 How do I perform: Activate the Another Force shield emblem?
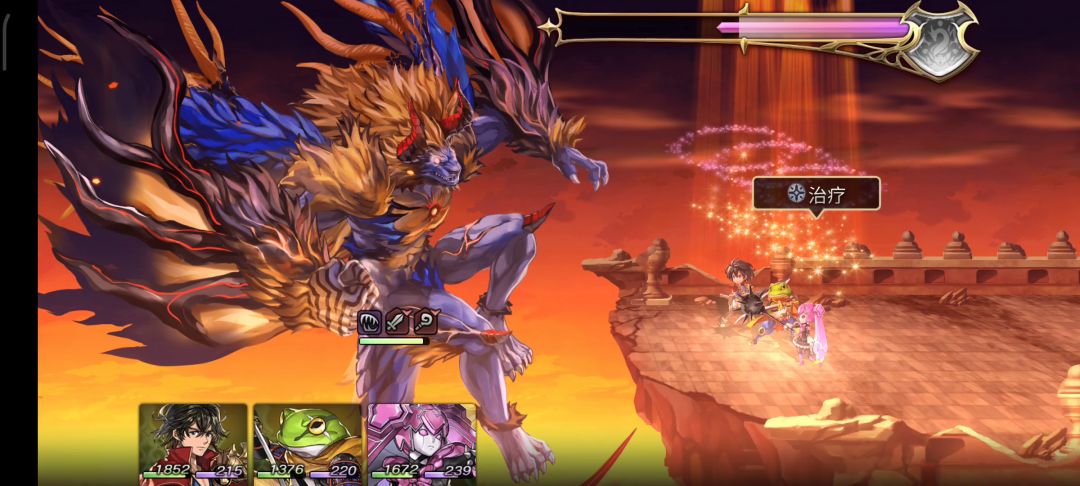937,40
